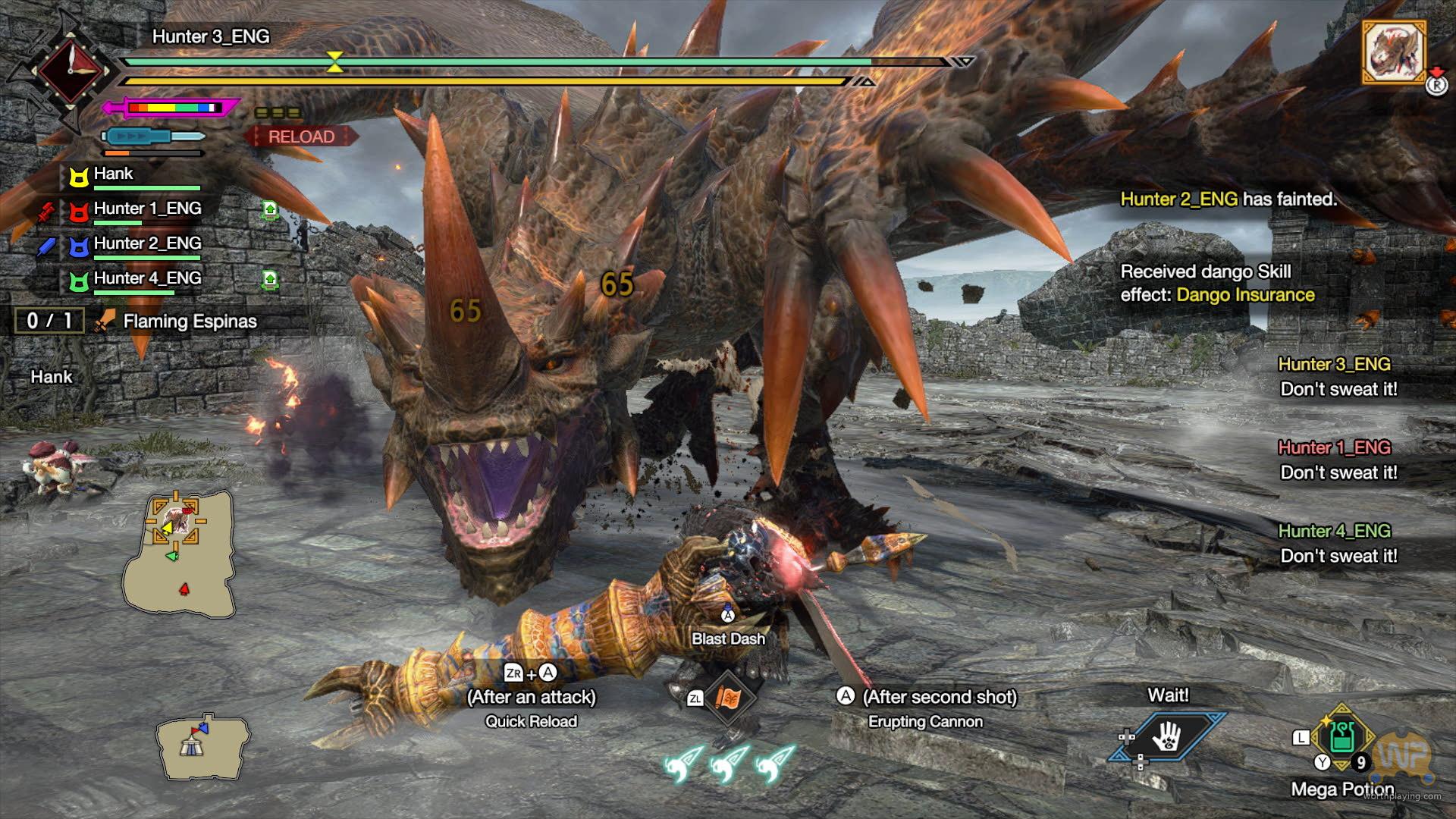Viewport: 1456px width, 819px height.
Task: Choose the Wait! hand gesture command
Action: [1166, 735]
